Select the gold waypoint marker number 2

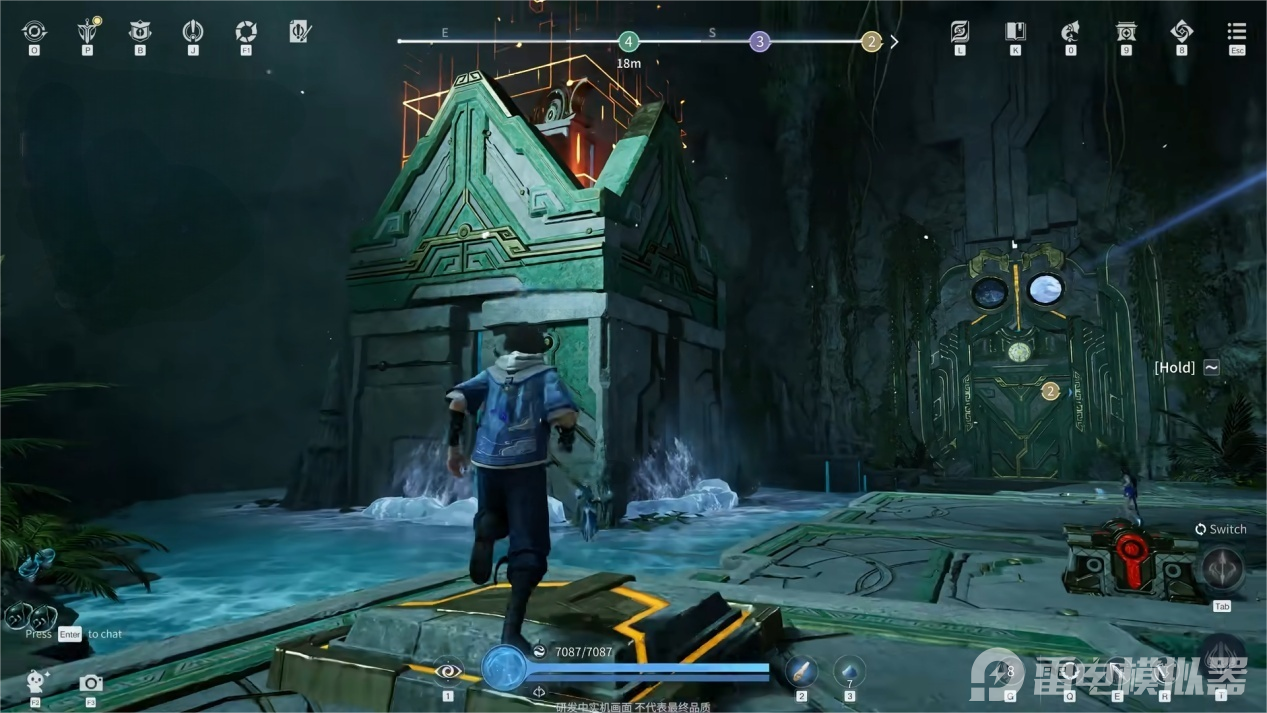coord(871,41)
